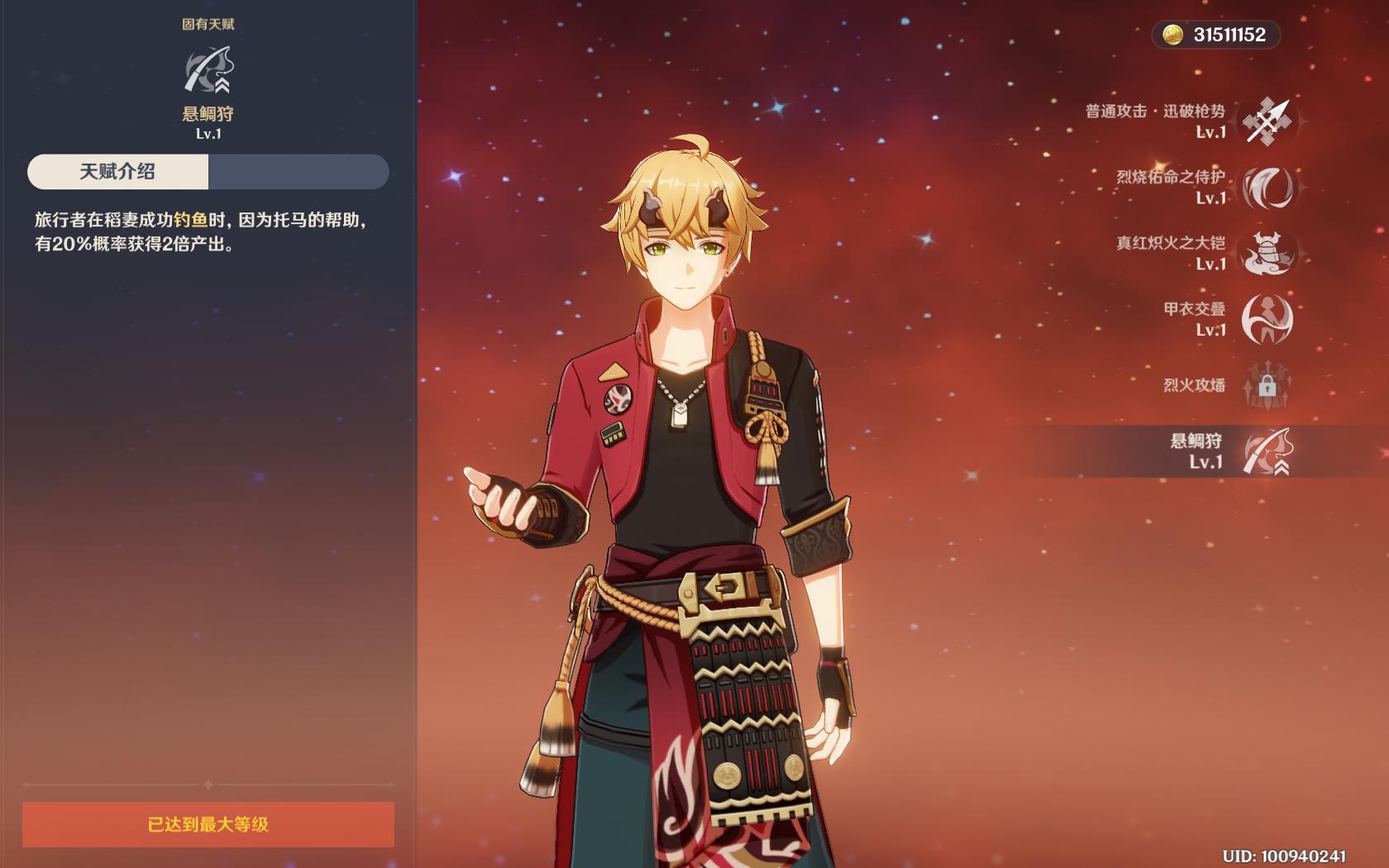The height and width of the screenshot is (868, 1389).
Task: Click the Mora coin balance display
Action: pyautogui.click(x=1215, y=35)
